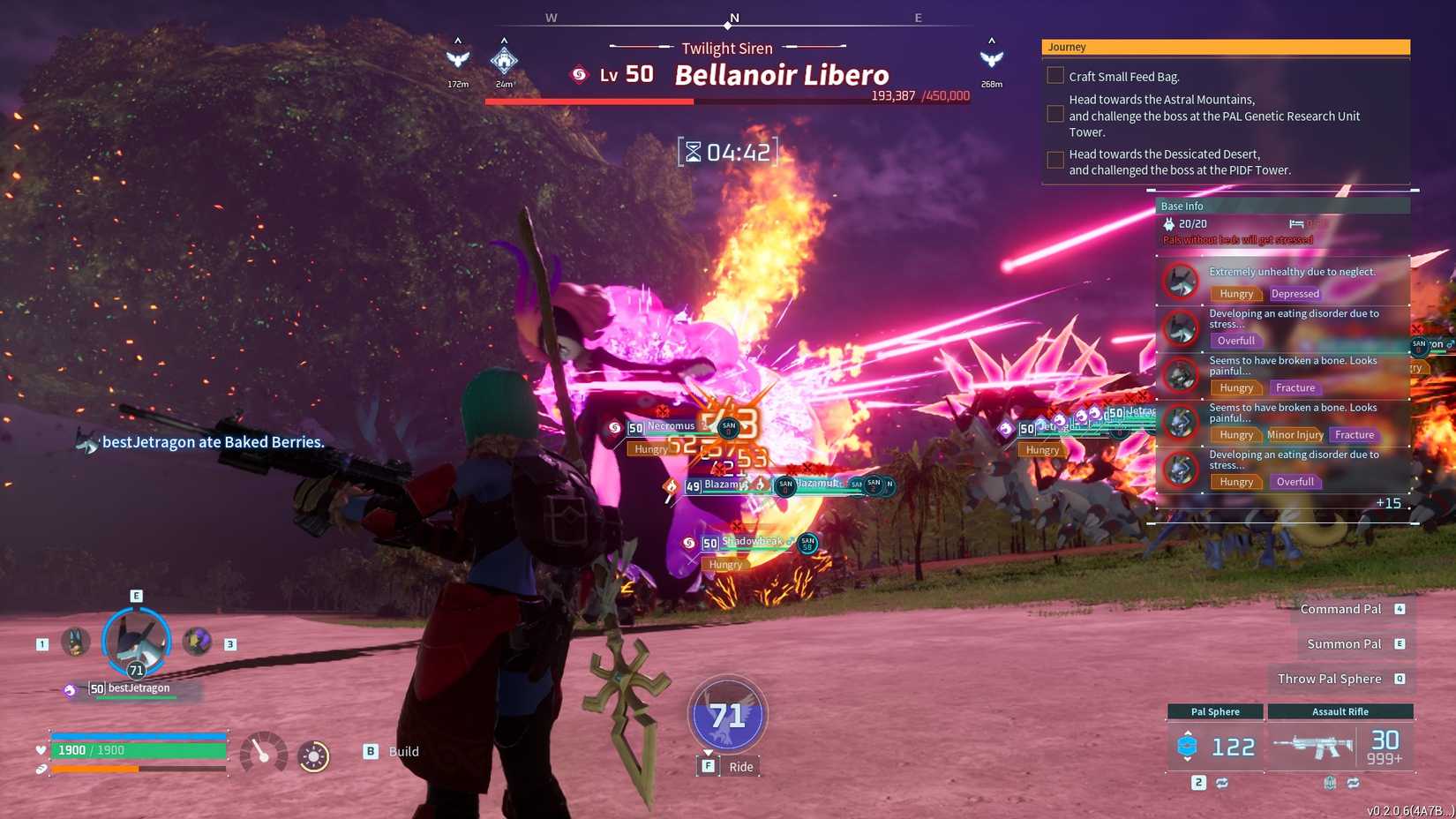Click the bed icon in Base Info header
The height and width of the screenshot is (819, 1456).
(1295, 223)
